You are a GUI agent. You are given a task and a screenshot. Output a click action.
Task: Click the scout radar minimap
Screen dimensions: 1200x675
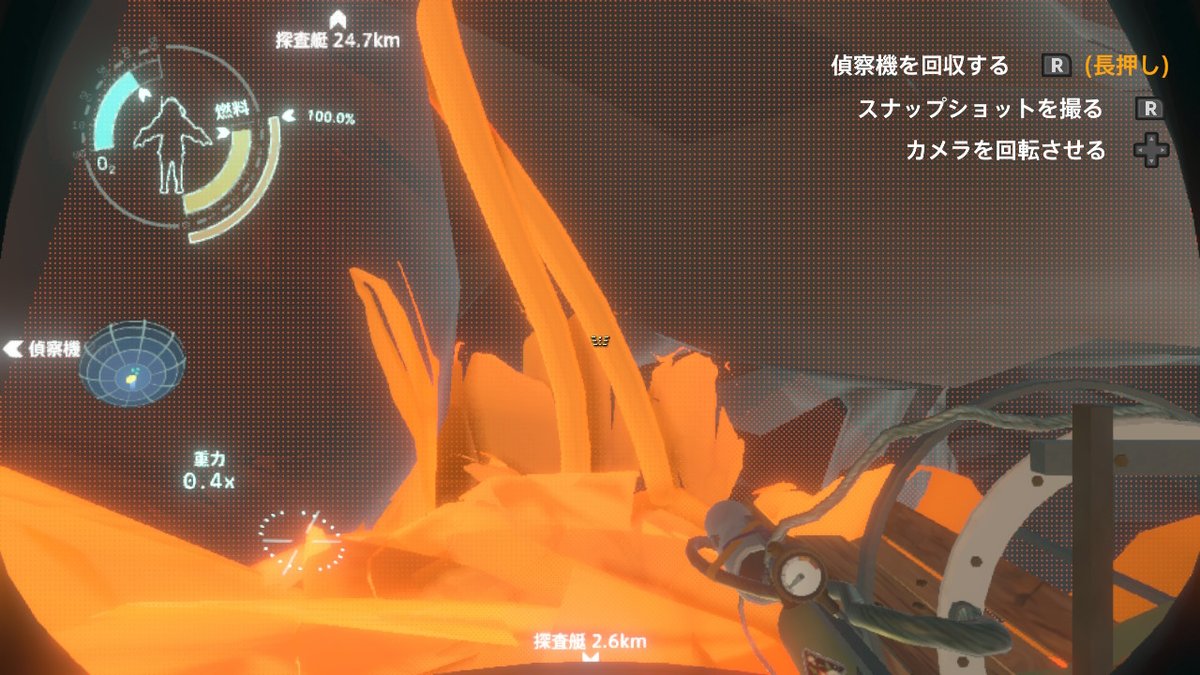[132, 362]
